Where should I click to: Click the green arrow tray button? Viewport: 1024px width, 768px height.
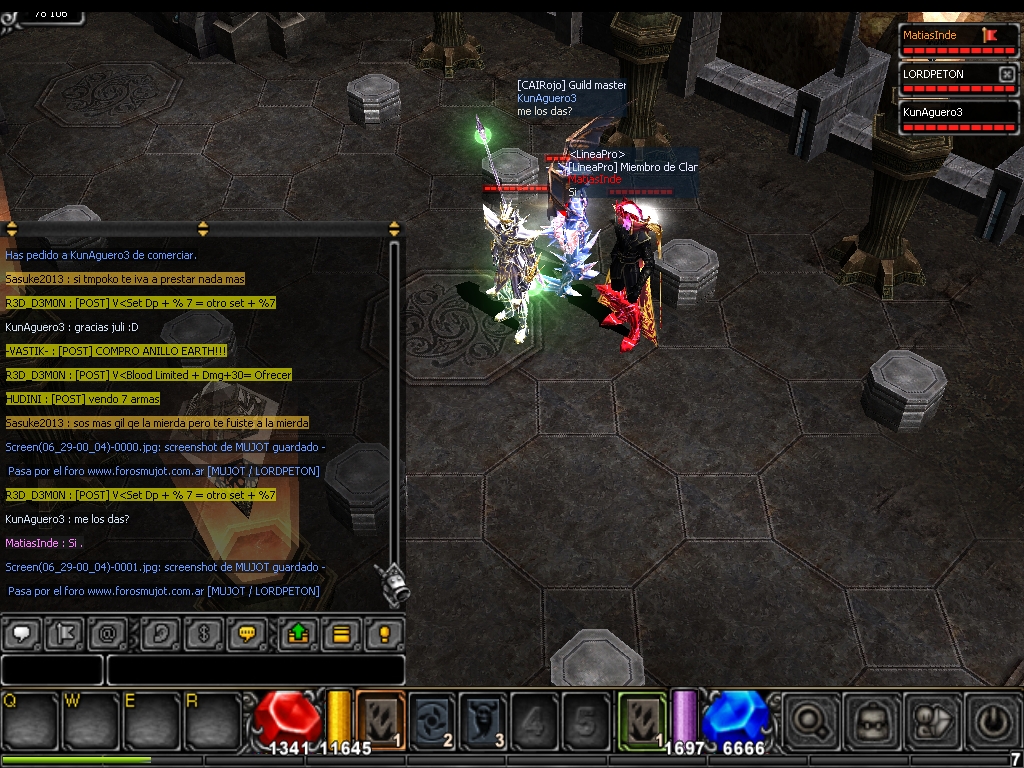pos(297,634)
